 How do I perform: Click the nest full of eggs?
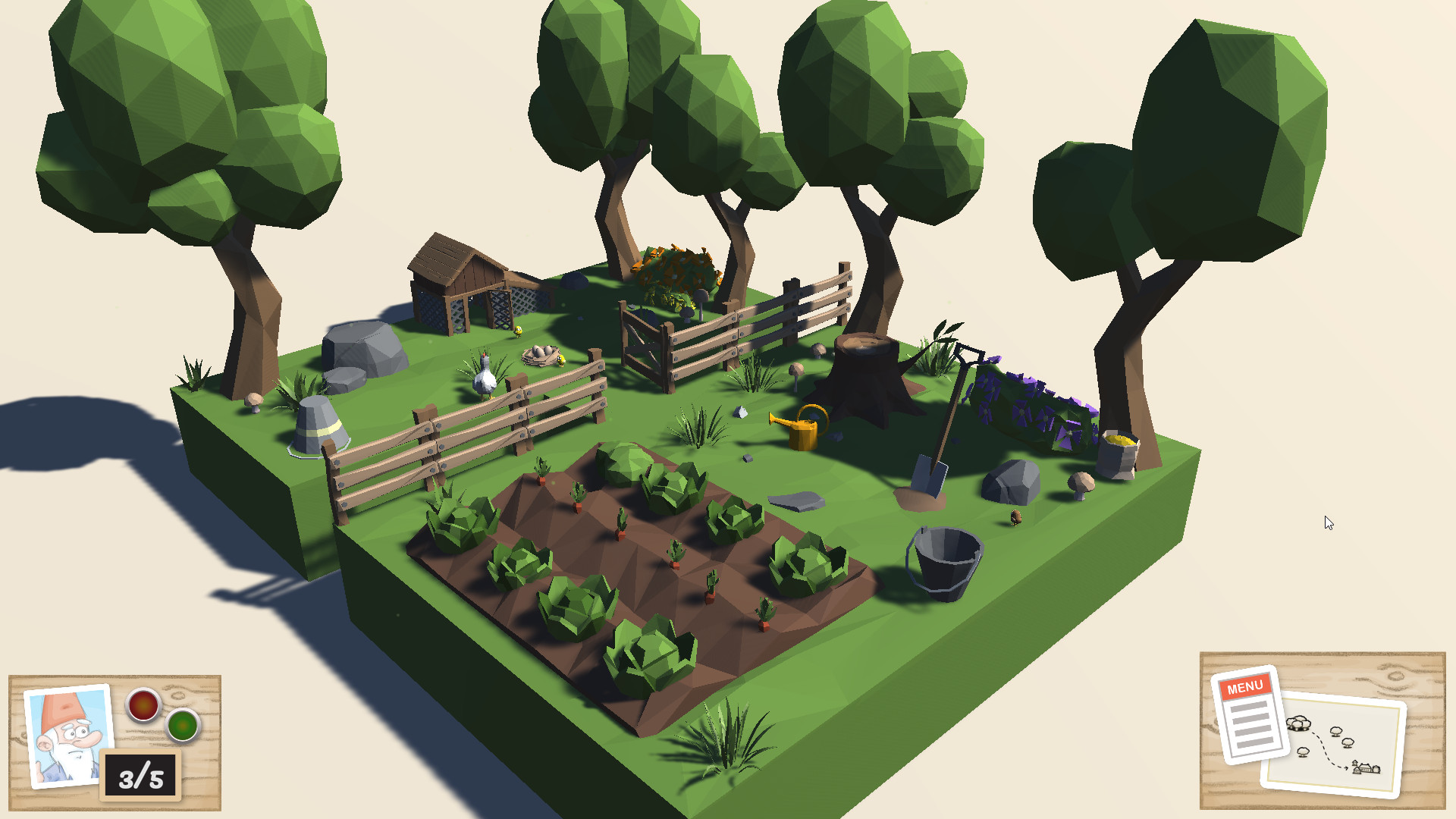click(541, 355)
